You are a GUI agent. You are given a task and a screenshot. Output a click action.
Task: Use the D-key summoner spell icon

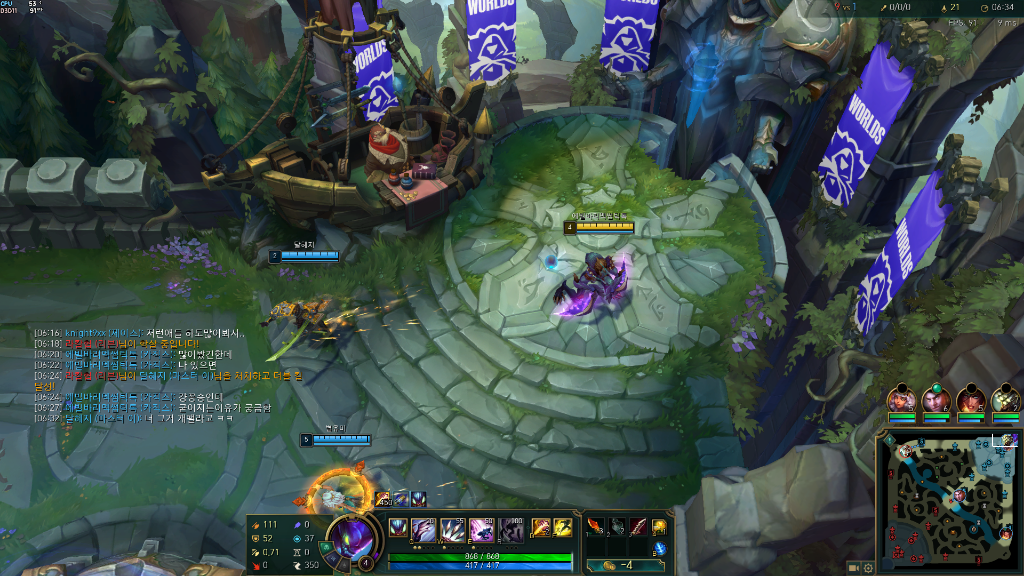coord(540,527)
